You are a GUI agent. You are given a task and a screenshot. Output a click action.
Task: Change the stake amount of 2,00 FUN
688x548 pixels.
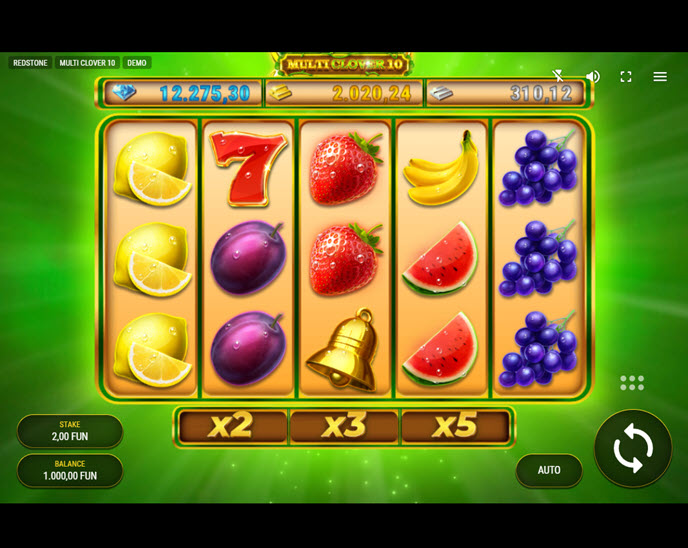[x=70, y=431]
